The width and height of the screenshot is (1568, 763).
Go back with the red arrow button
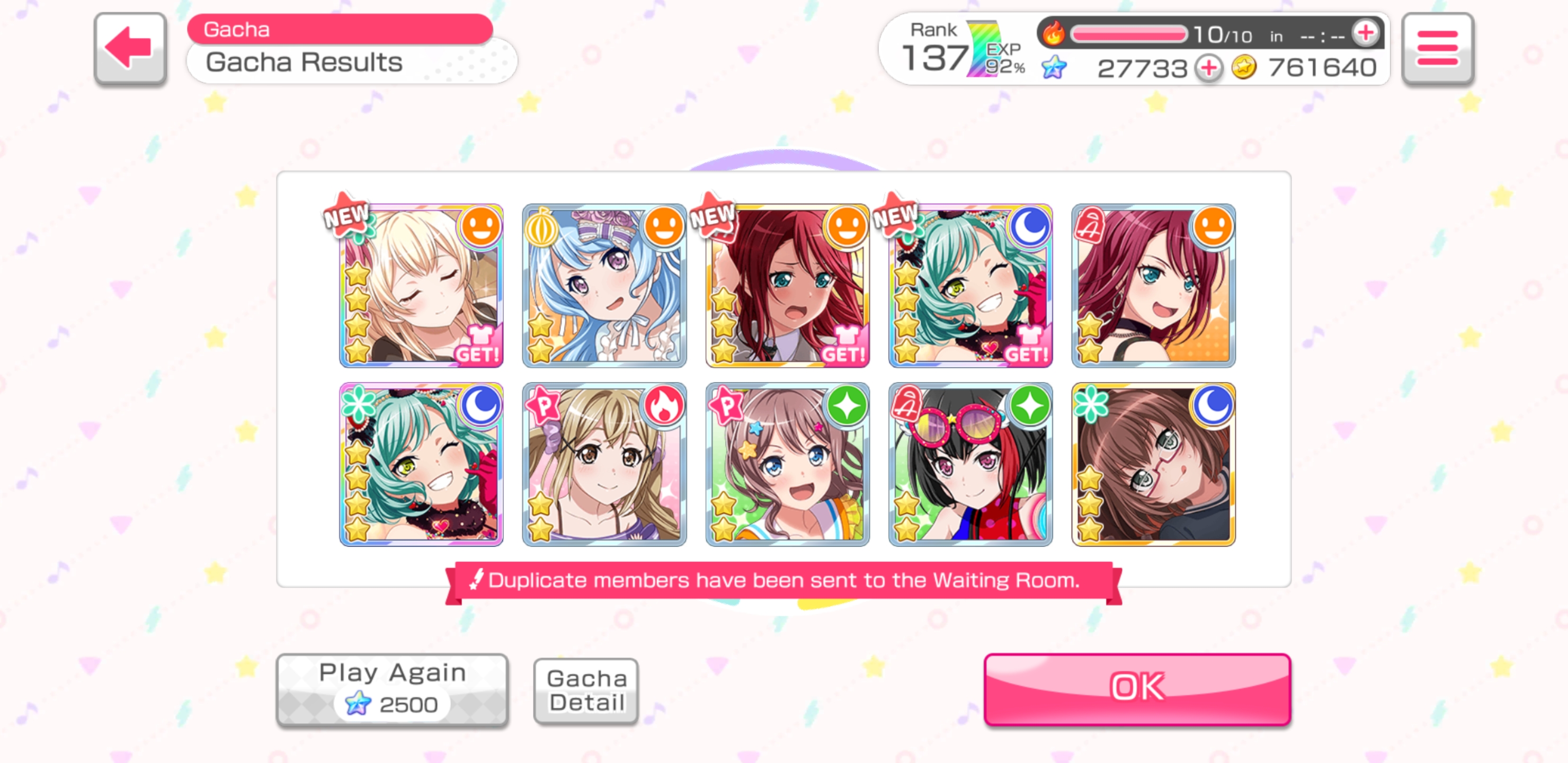point(130,48)
